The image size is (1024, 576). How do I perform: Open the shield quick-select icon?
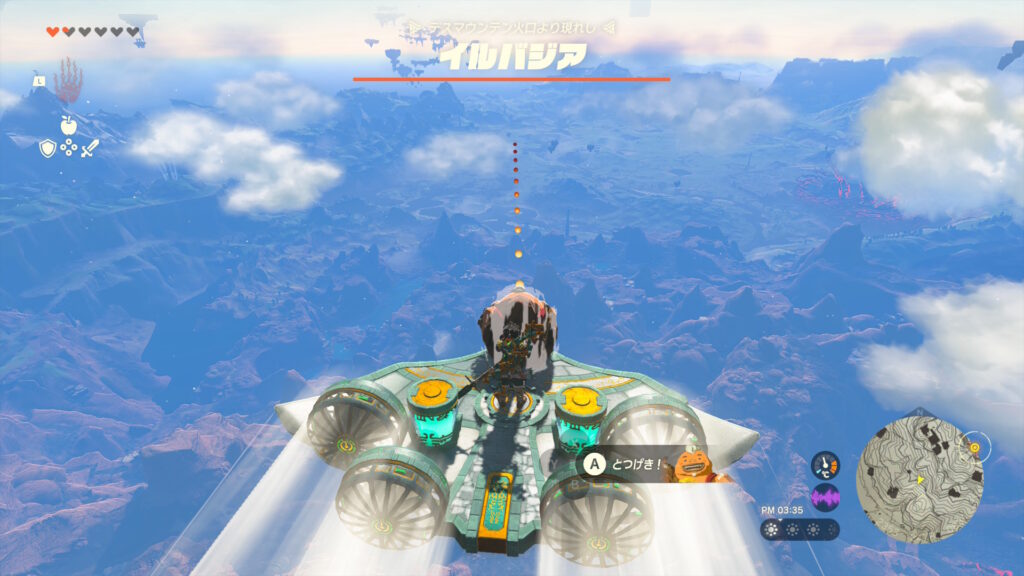(47, 148)
